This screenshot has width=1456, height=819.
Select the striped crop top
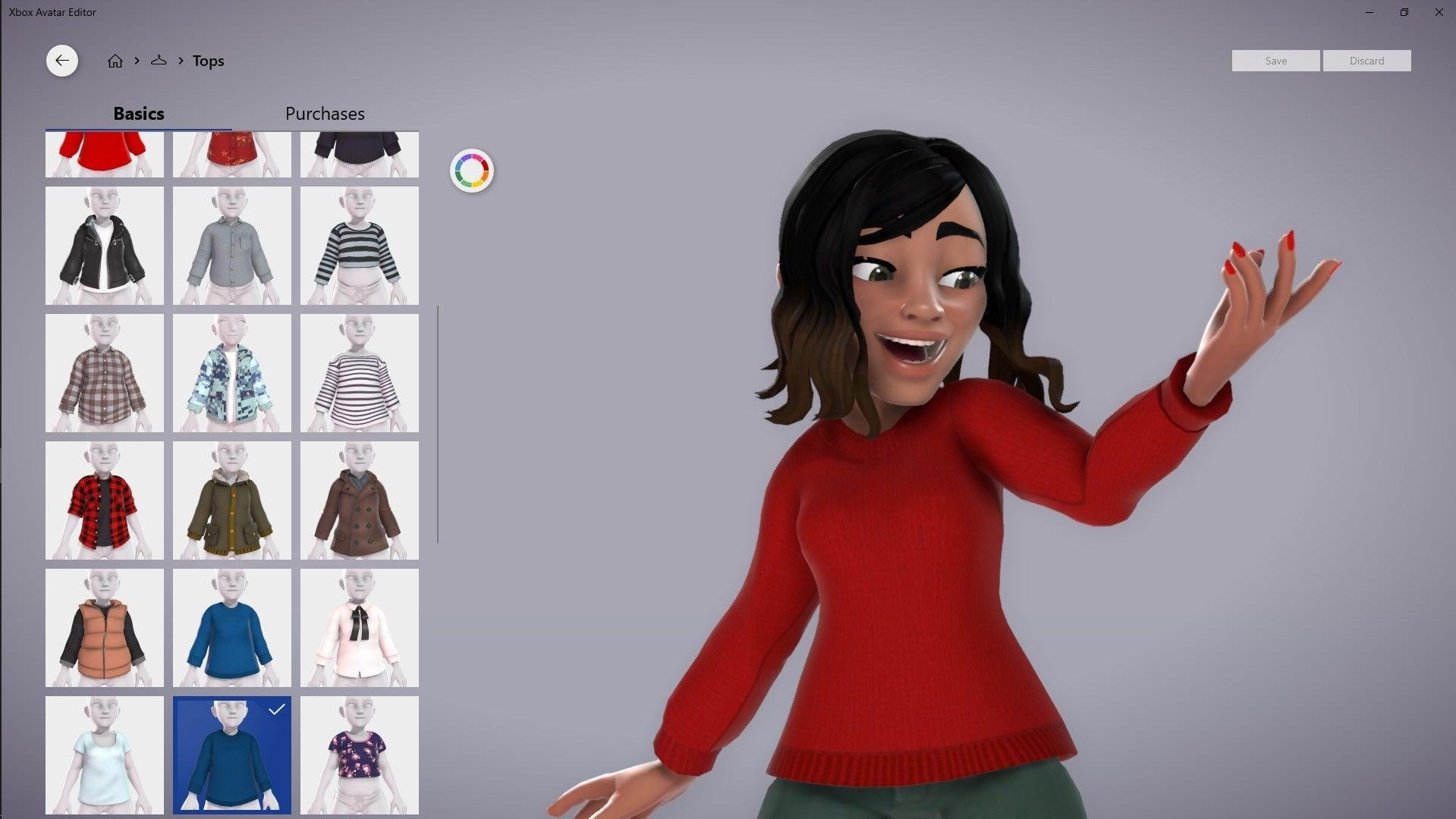pyautogui.click(x=359, y=246)
